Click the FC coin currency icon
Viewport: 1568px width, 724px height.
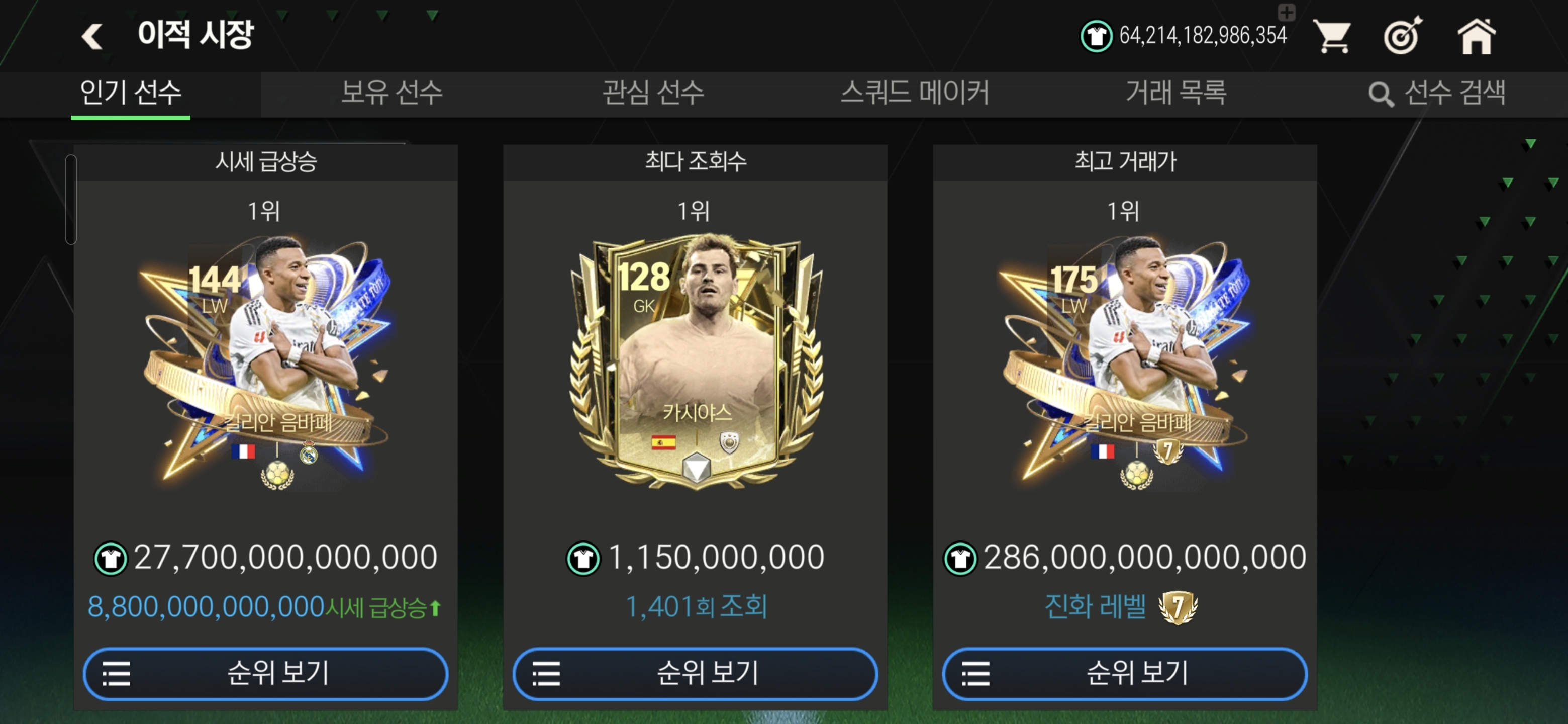(x=1099, y=35)
